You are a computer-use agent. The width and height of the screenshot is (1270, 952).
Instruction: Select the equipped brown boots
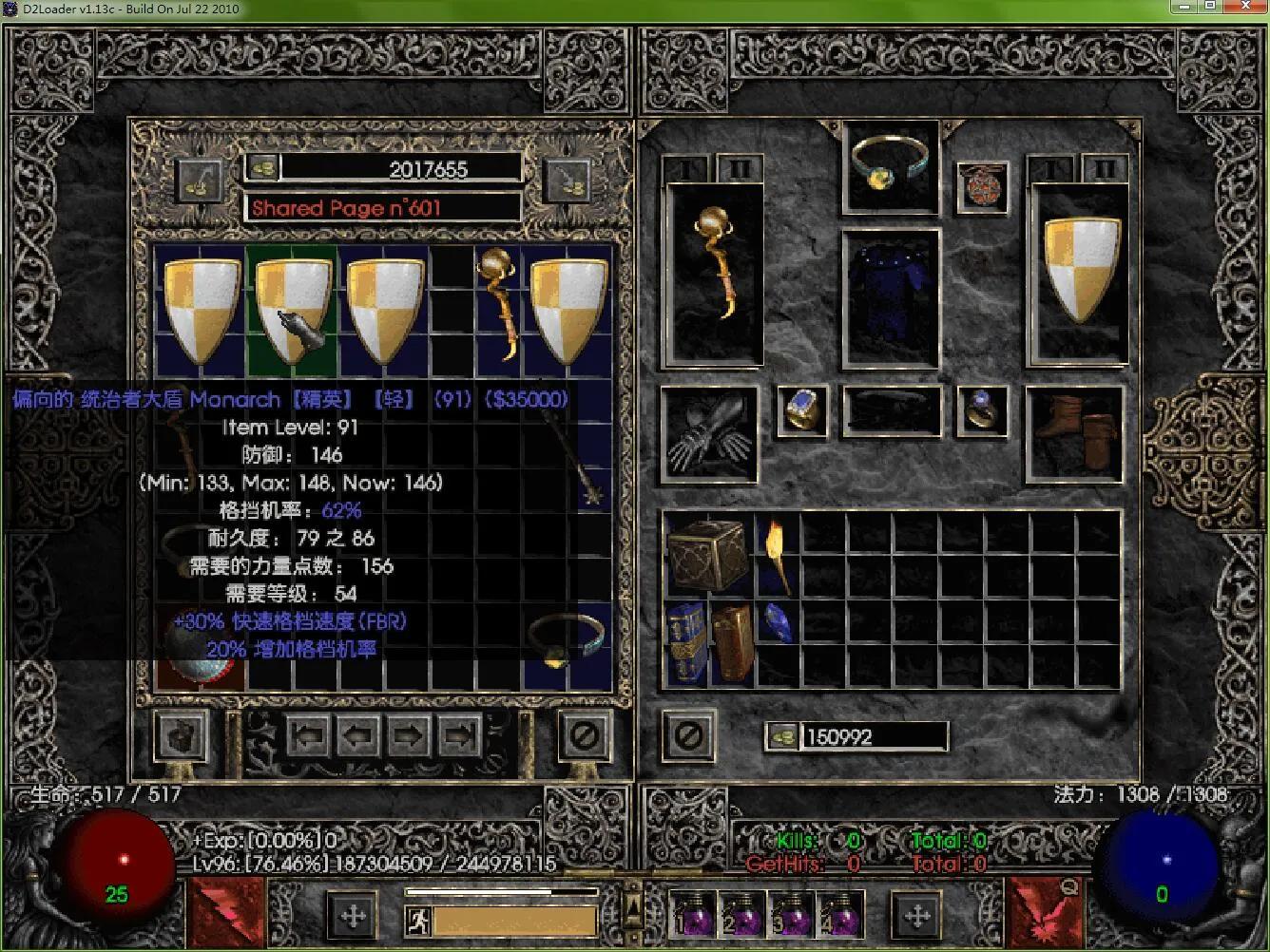click(x=1074, y=432)
